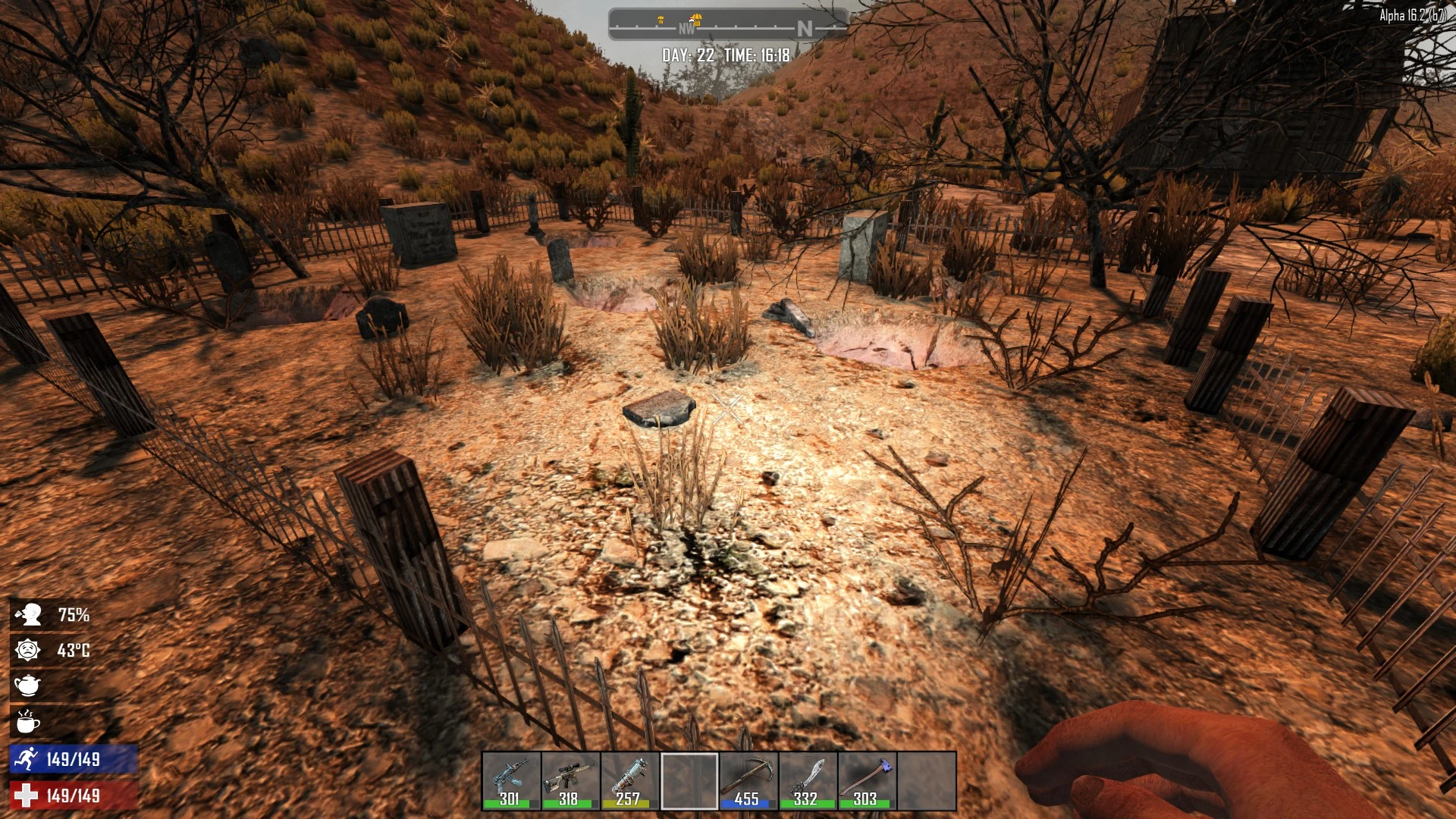1456x819 pixels.
Task: Select the AK-47 rifle hotbar slot
Action: [510, 780]
